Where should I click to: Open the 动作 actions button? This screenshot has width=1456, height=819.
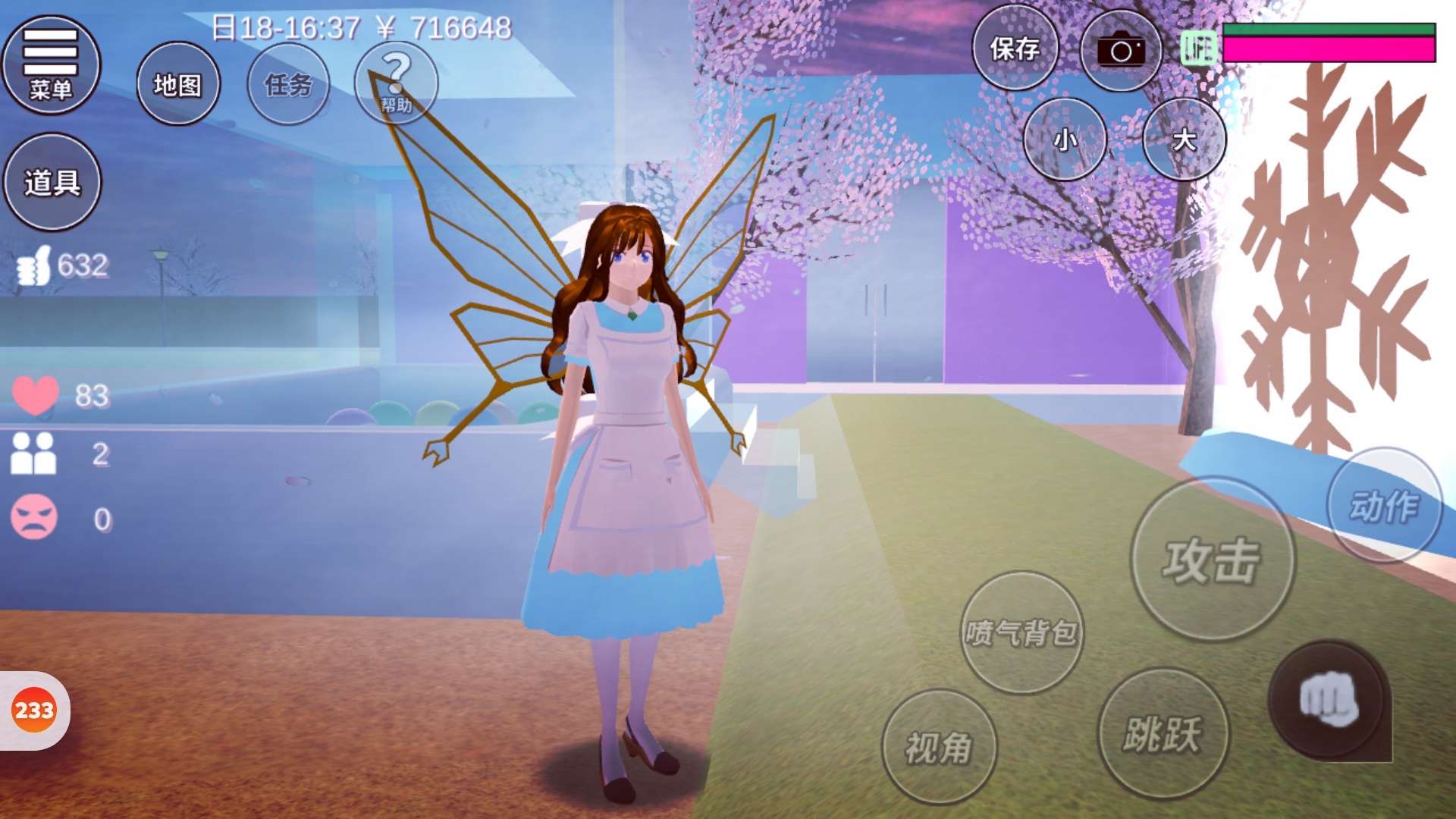click(x=1384, y=506)
